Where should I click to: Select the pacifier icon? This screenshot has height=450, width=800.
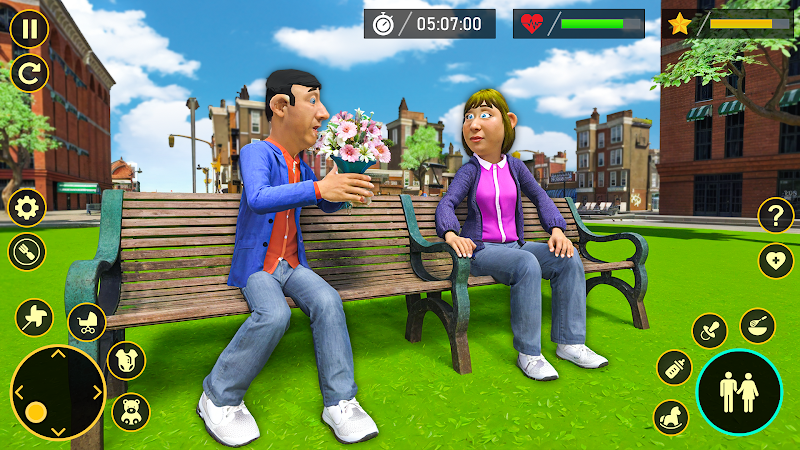coord(710,330)
